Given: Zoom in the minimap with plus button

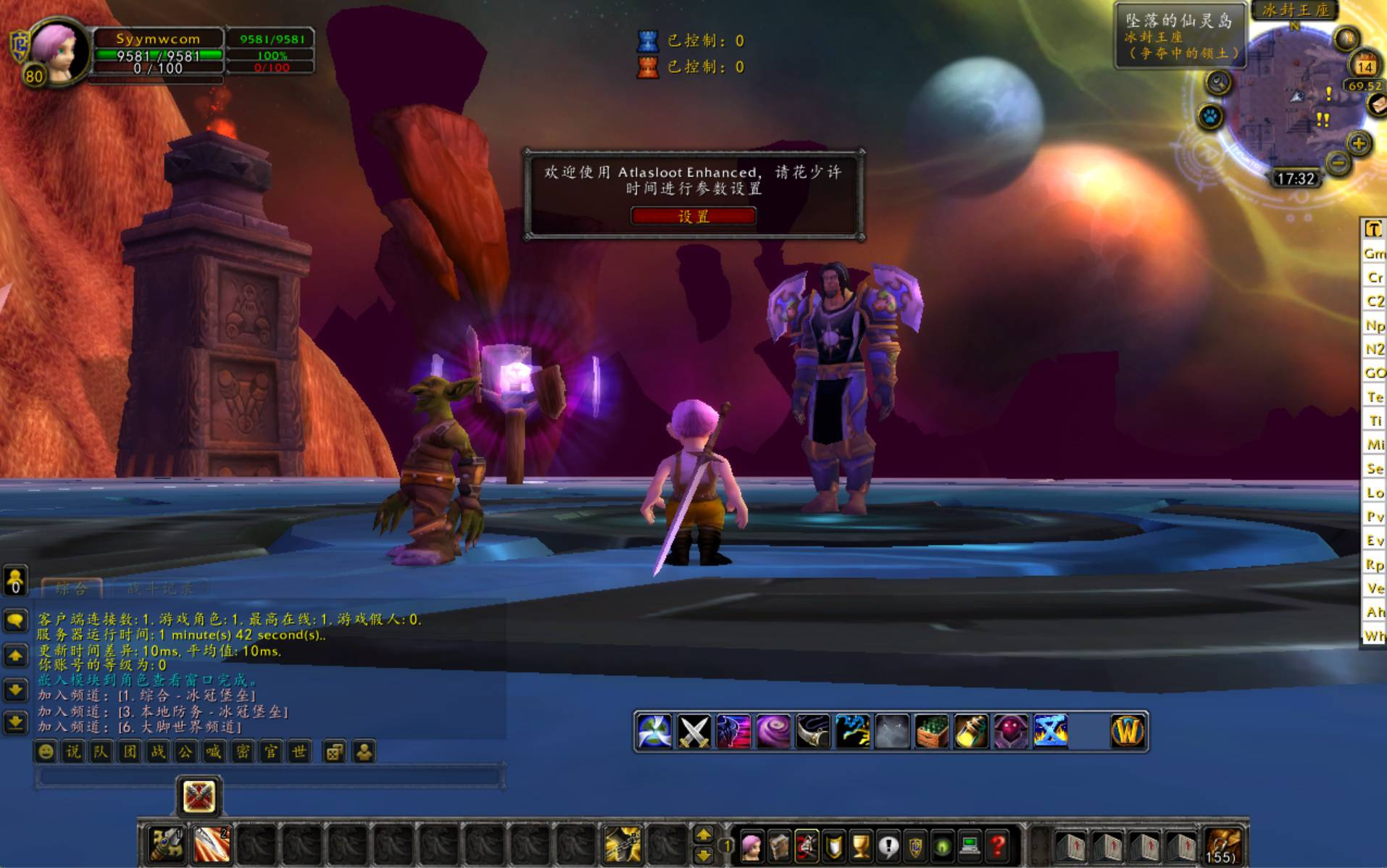Looking at the screenshot, I should (1359, 143).
